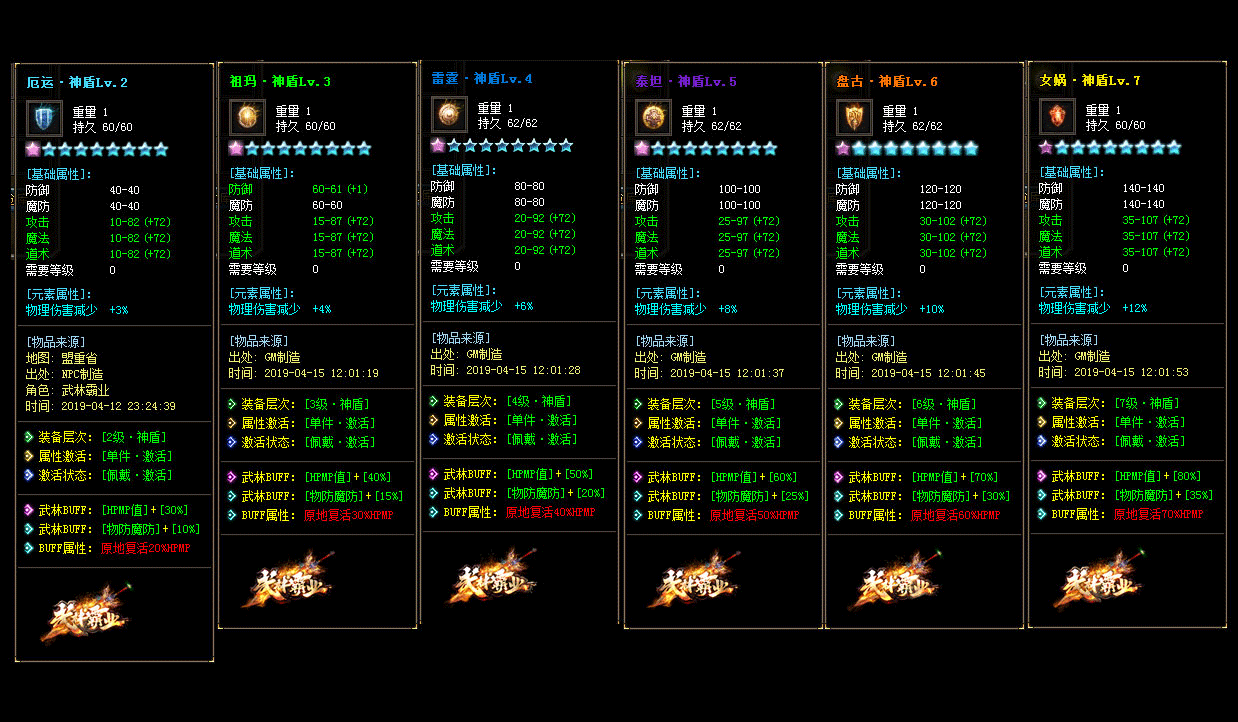Choose the 雷霆·神盾Lv.4 shield icon
Image resolution: width=1238 pixels, height=722 pixels.
coord(449,114)
